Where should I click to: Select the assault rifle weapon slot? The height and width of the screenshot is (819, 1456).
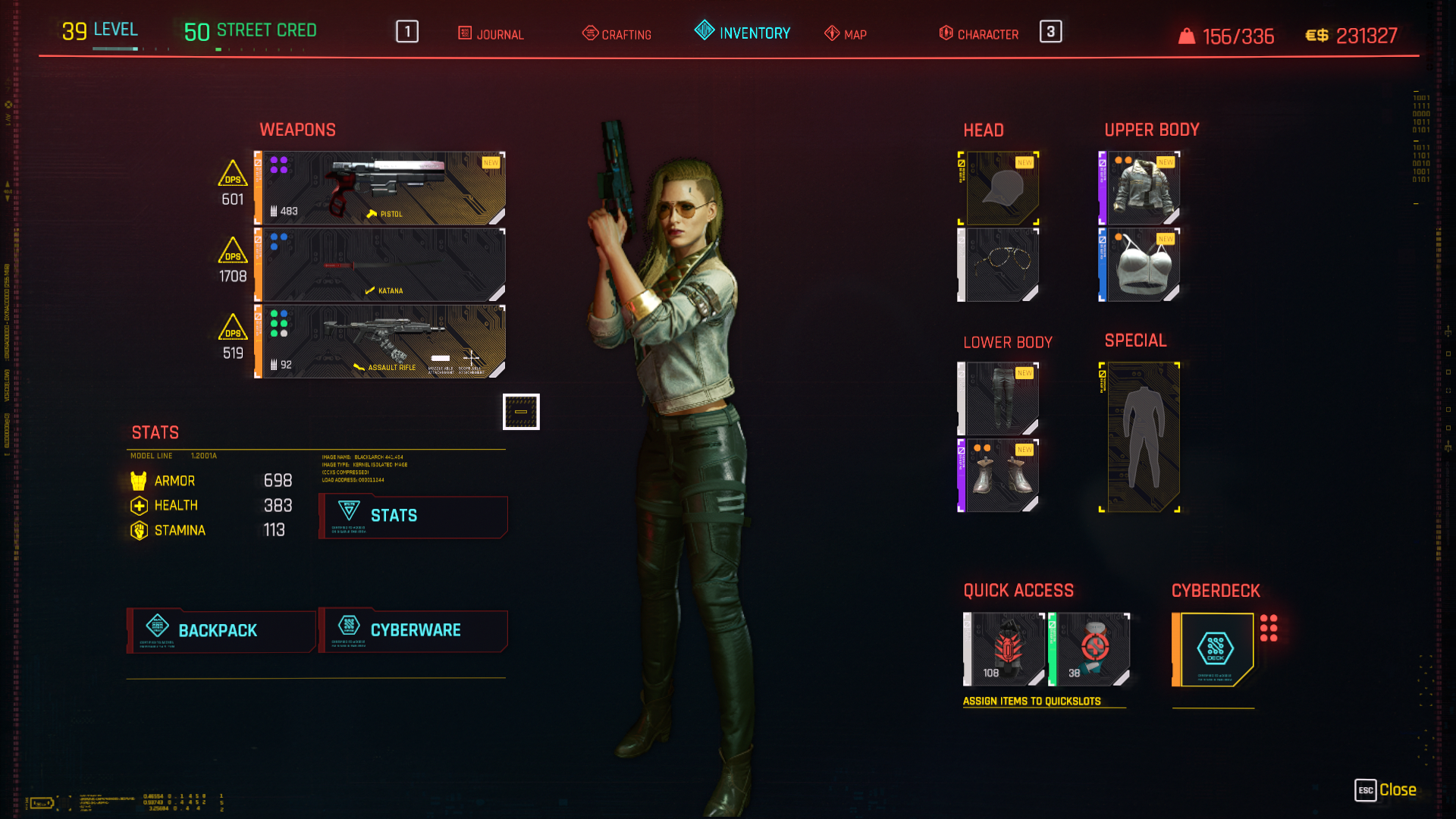click(x=381, y=341)
